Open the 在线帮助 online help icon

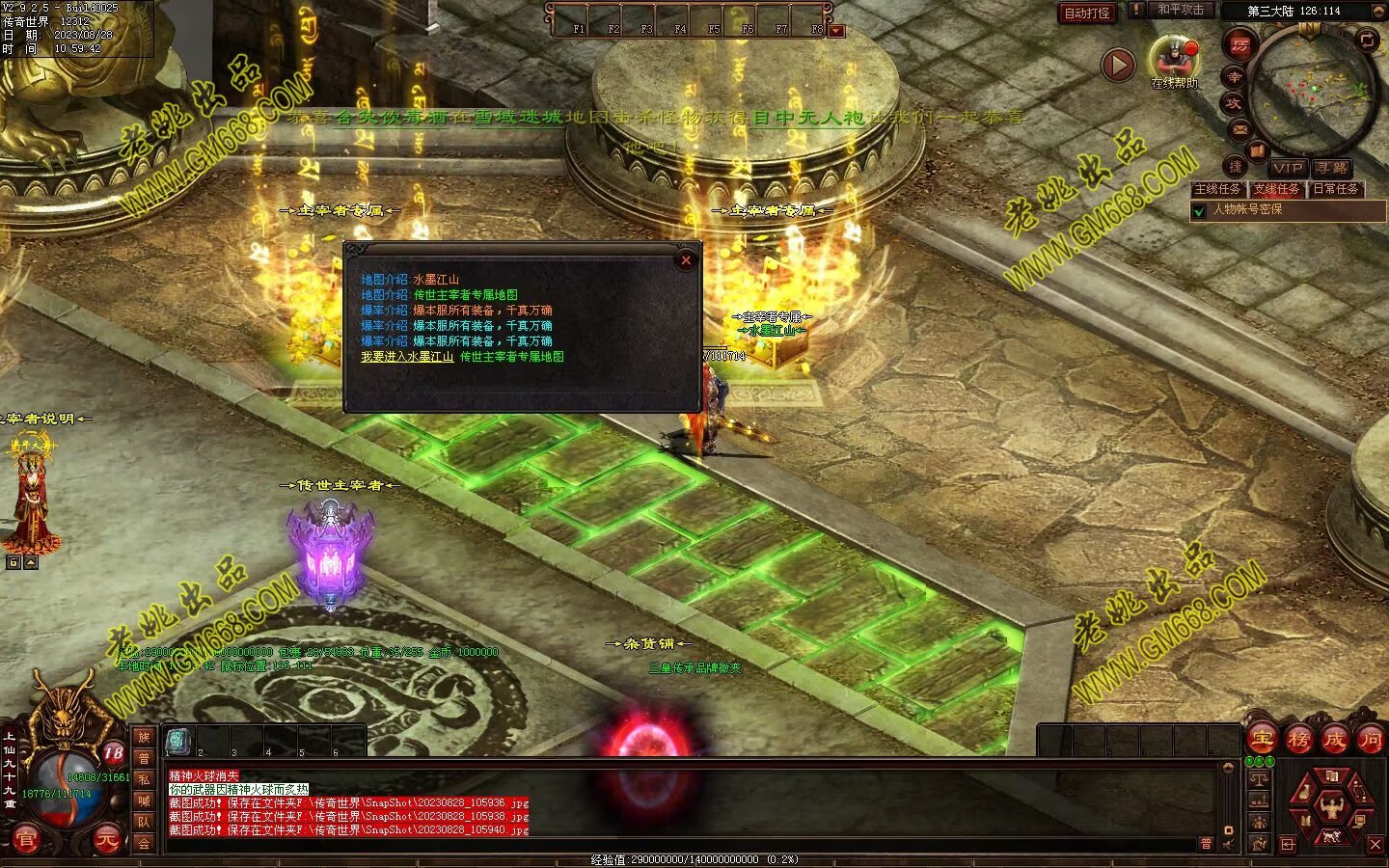(1173, 60)
